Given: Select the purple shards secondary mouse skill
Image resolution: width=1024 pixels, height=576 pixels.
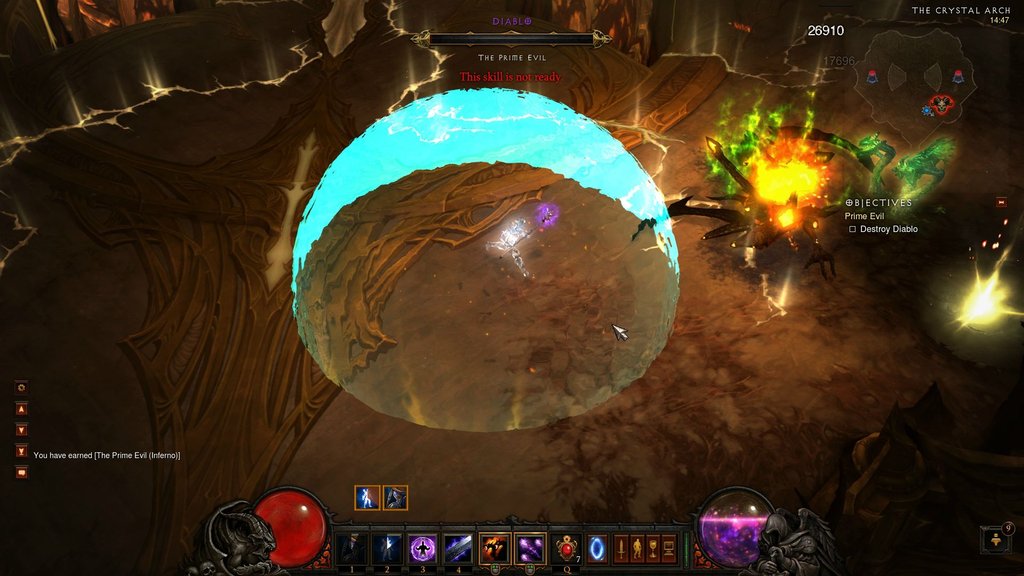Looking at the screenshot, I should click(x=530, y=548).
